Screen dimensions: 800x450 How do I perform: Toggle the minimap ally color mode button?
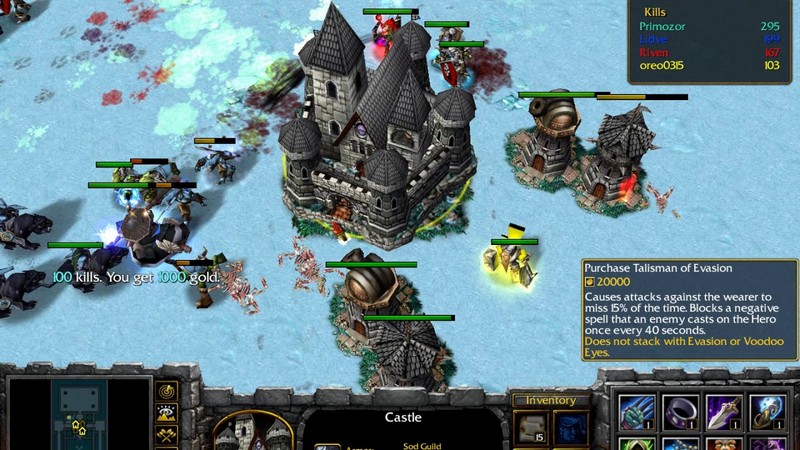(167, 434)
